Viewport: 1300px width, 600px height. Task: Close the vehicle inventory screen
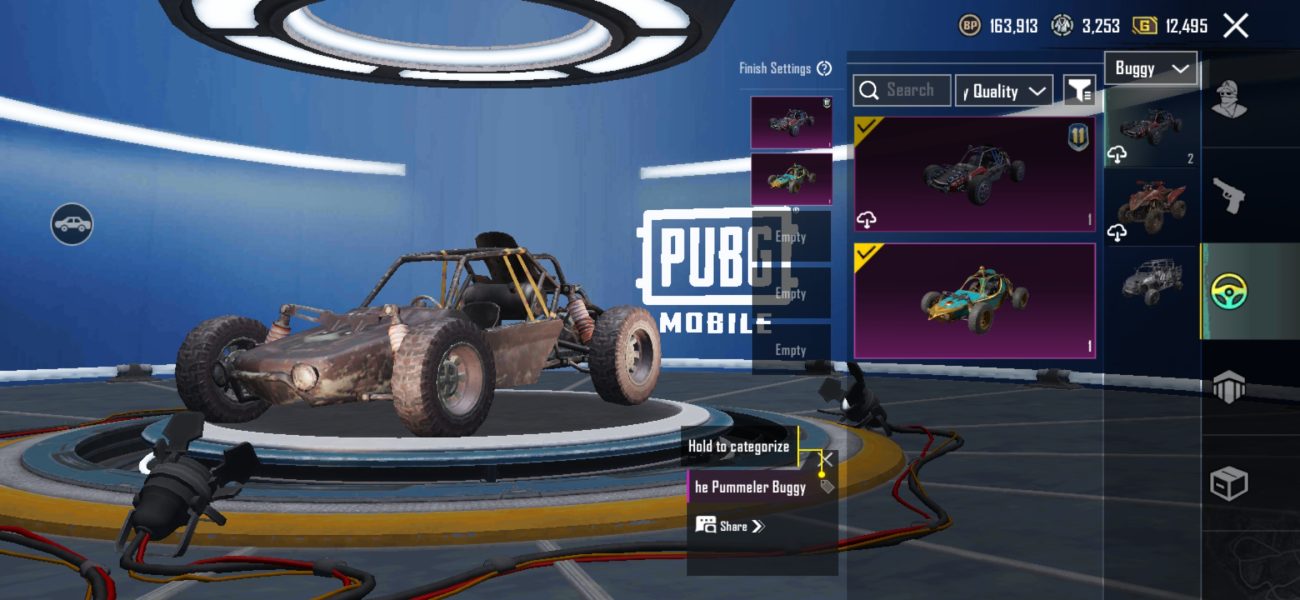[x=1236, y=26]
